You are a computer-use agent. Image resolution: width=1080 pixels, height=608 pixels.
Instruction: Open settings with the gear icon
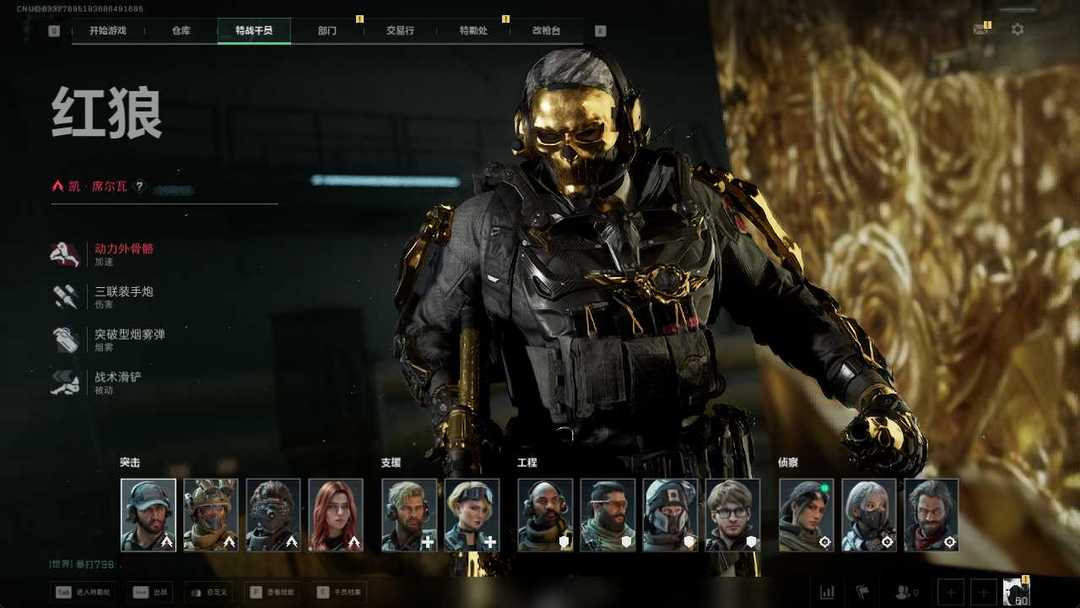1017,30
